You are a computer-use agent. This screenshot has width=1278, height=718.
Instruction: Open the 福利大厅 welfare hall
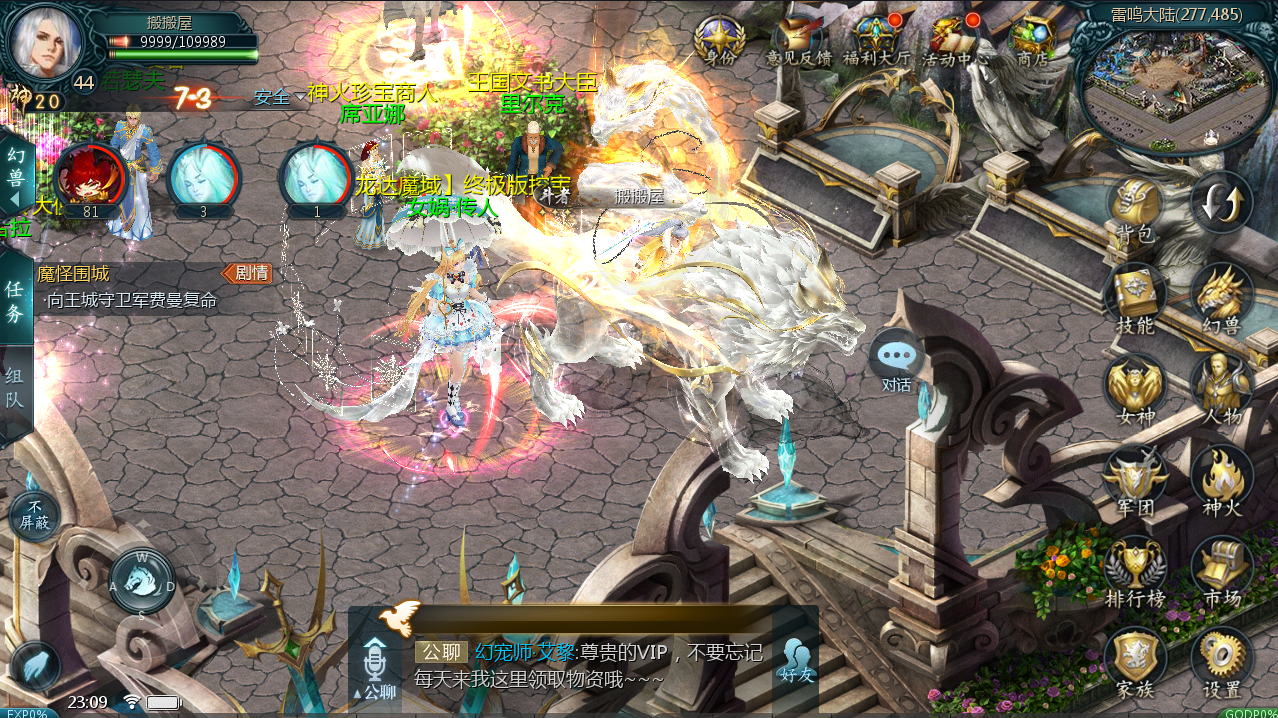click(875, 41)
